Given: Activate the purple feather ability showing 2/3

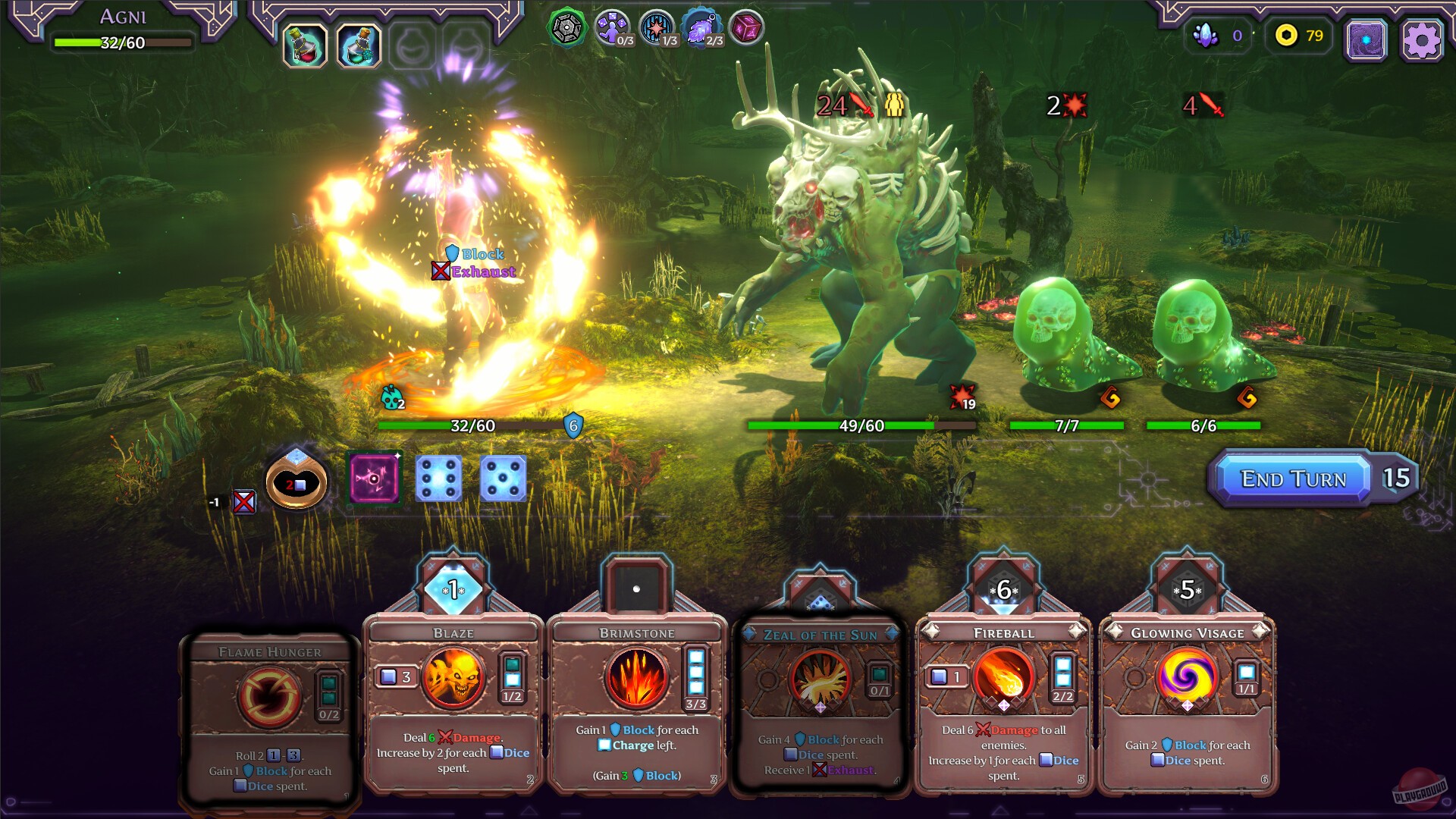Looking at the screenshot, I should pyautogui.click(x=700, y=27).
